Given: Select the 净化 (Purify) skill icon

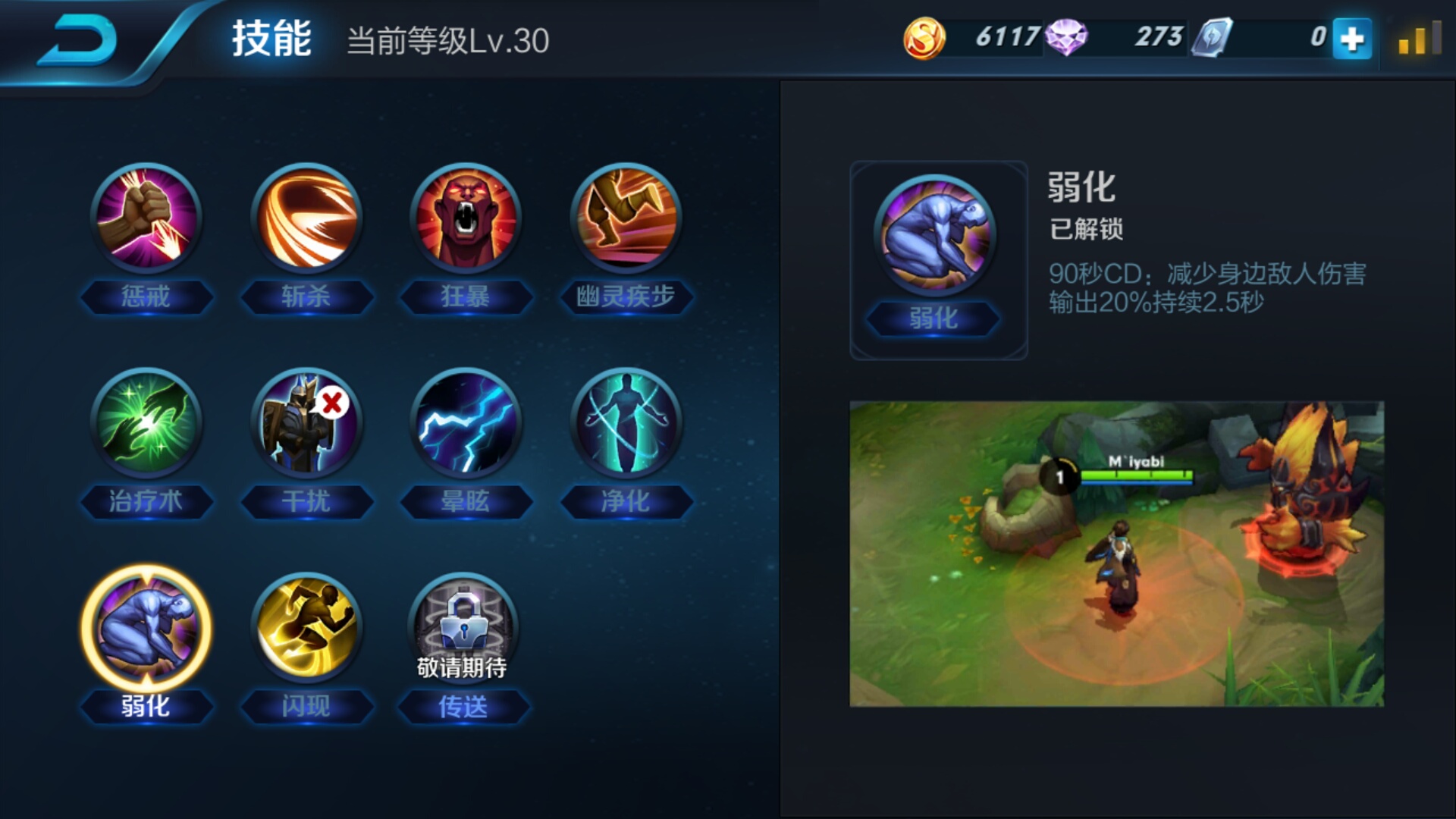Looking at the screenshot, I should (624, 425).
